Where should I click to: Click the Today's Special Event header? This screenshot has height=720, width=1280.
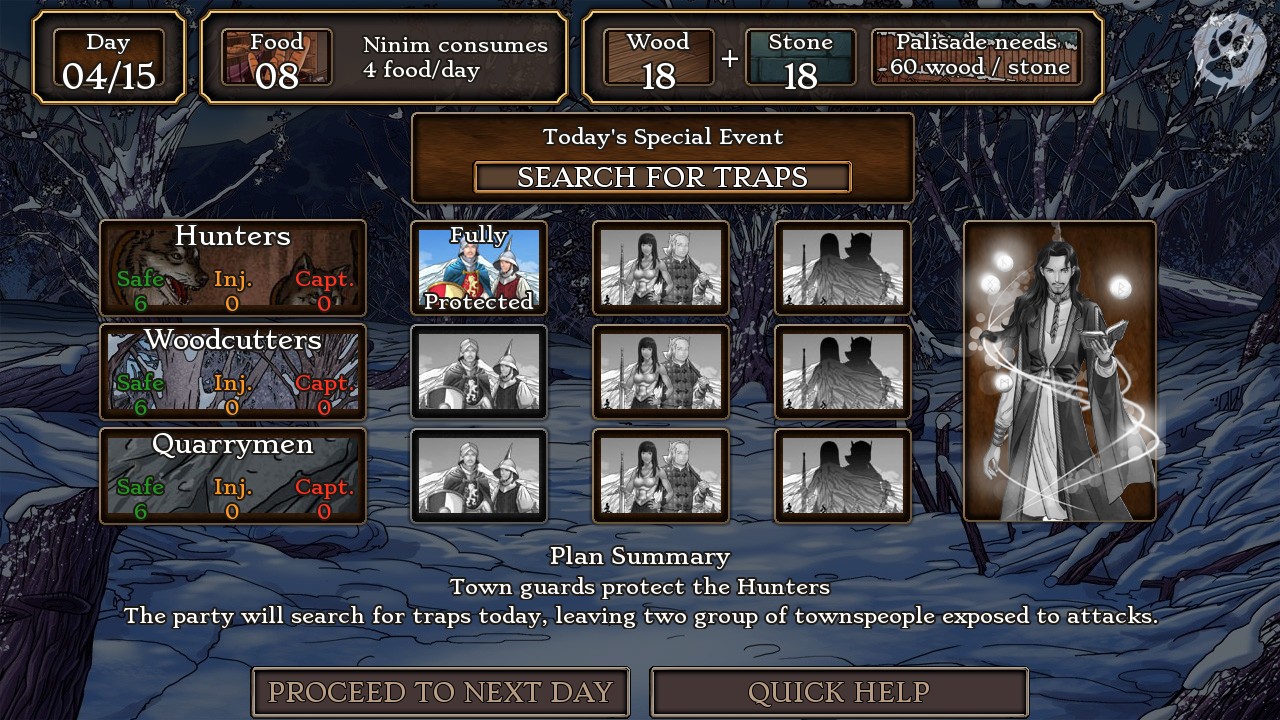click(661, 137)
